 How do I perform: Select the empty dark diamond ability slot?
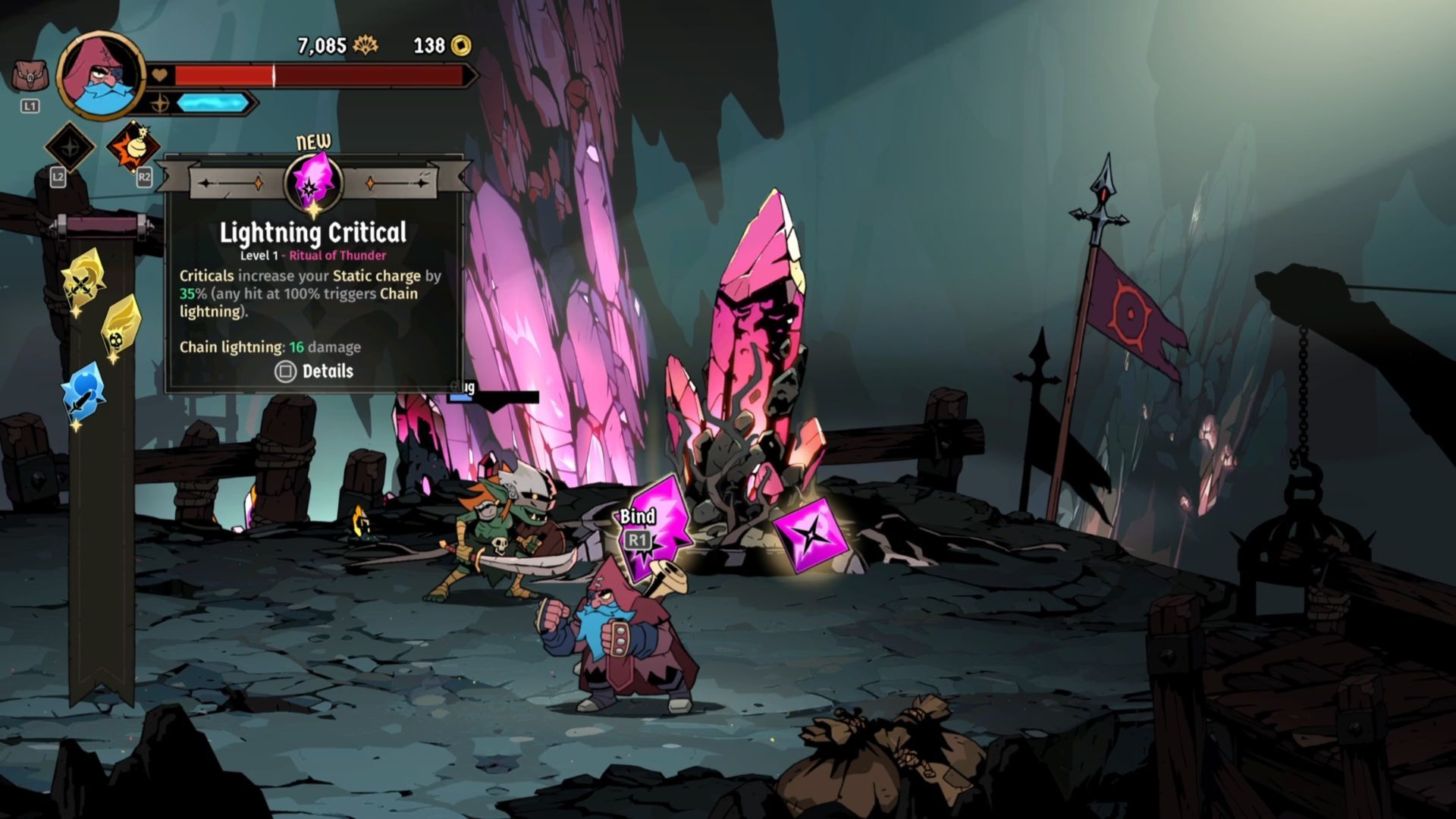click(x=70, y=147)
